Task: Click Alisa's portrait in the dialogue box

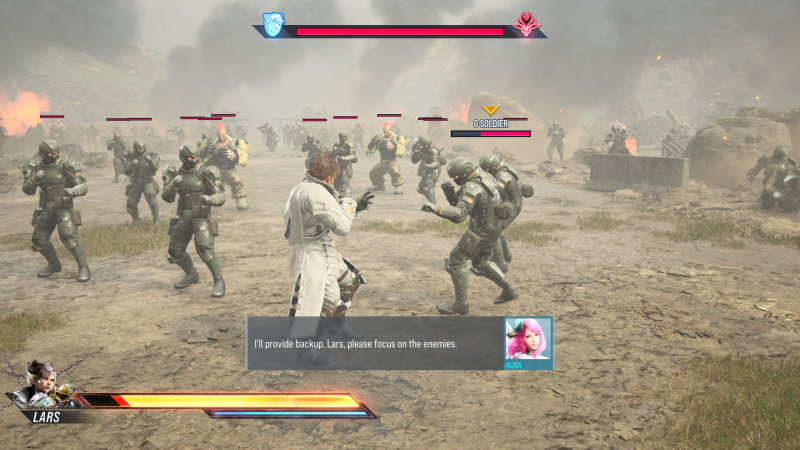Action: tap(528, 340)
